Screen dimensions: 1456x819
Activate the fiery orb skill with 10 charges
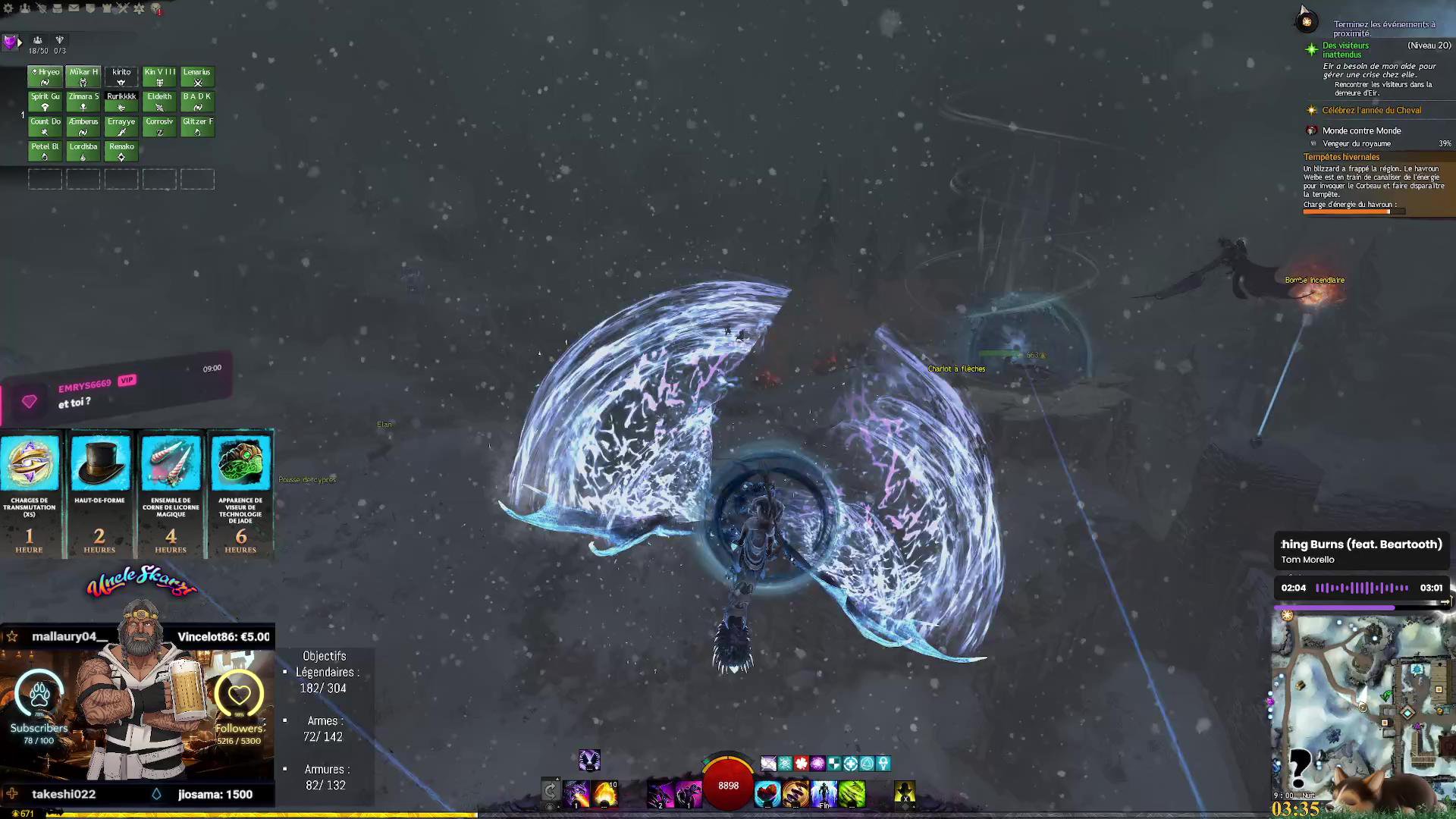pyautogui.click(x=605, y=794)
